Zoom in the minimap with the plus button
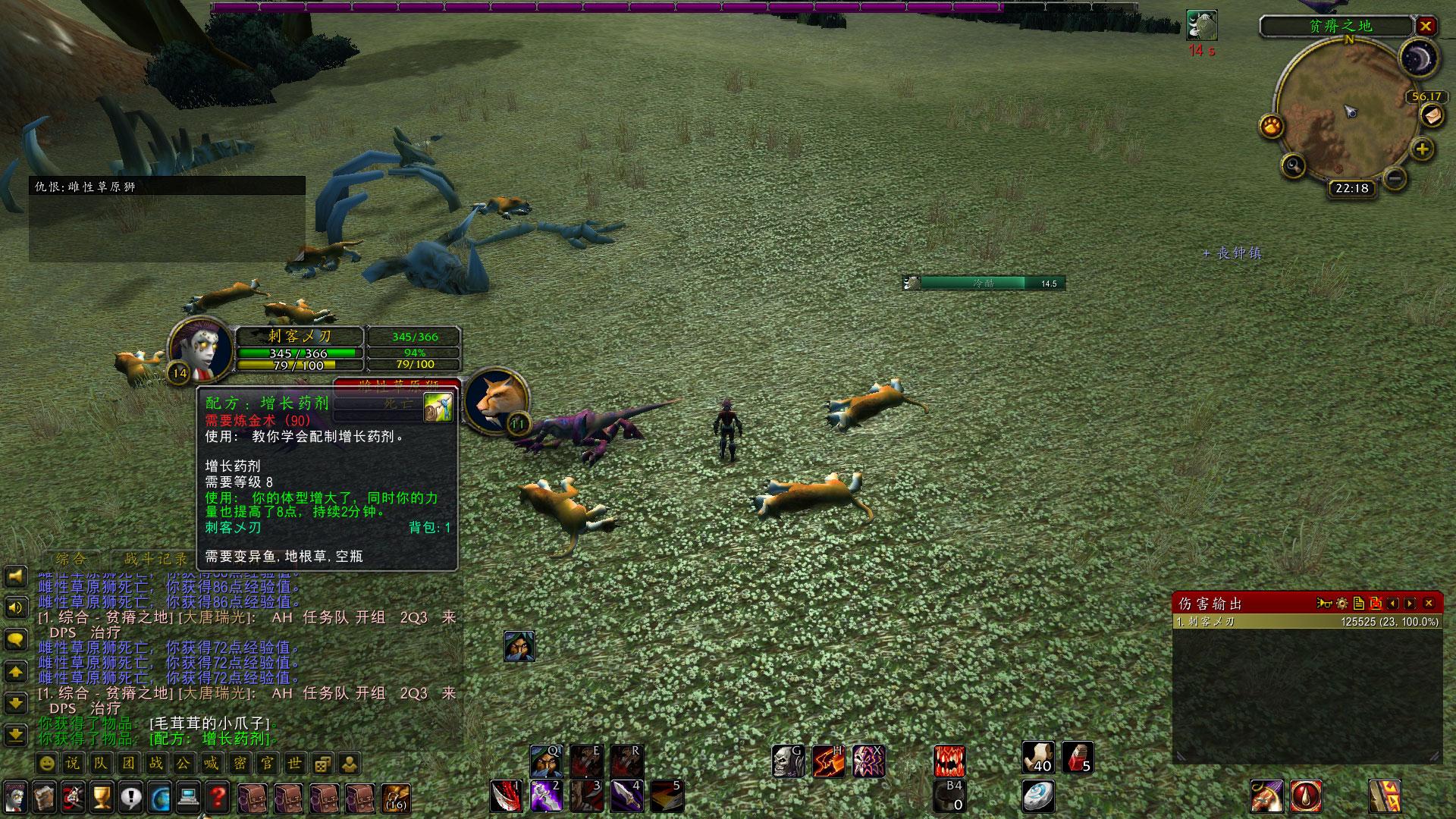 pos(1423,149)
